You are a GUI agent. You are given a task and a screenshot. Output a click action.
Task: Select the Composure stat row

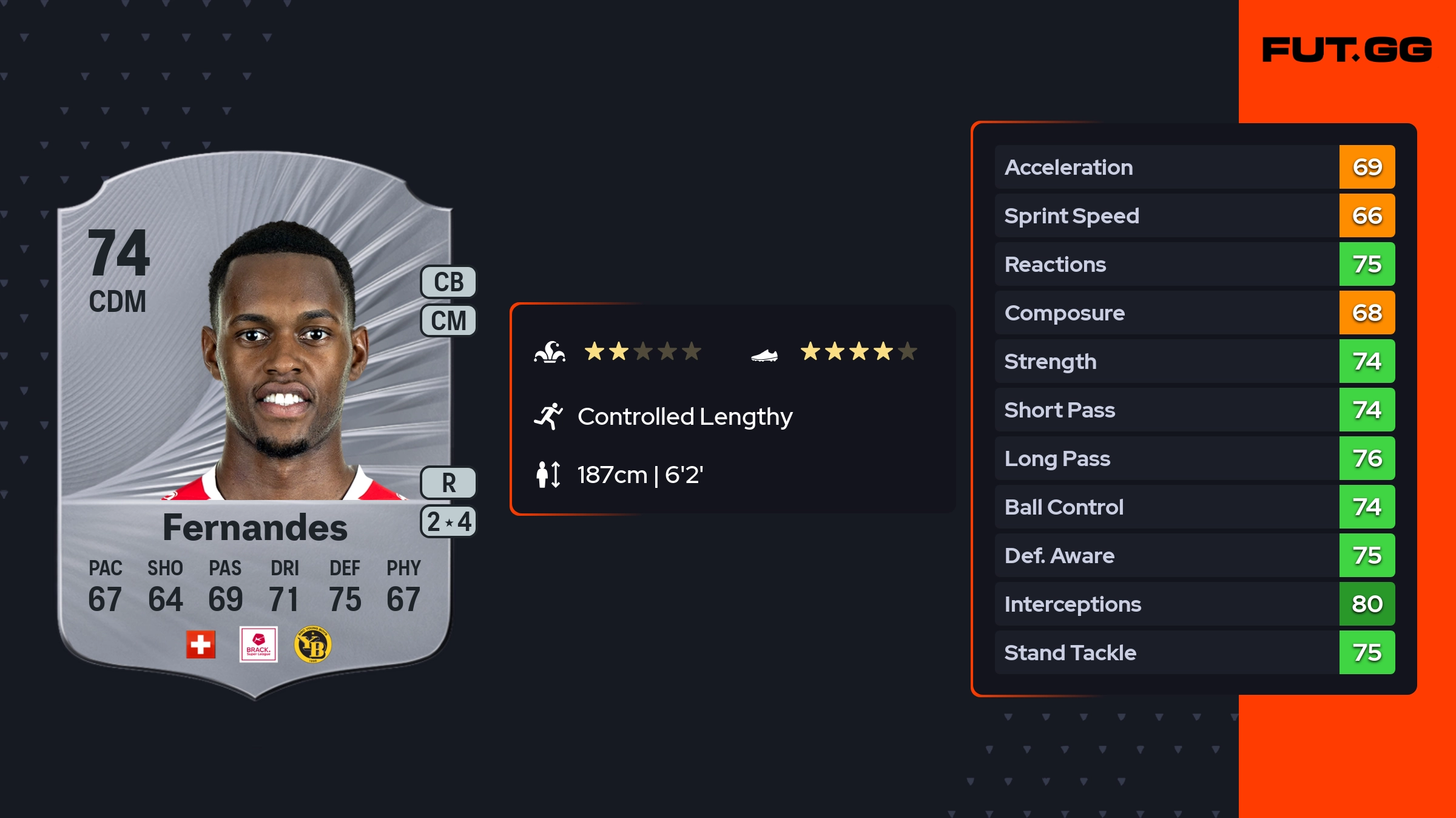point(1194,313)
